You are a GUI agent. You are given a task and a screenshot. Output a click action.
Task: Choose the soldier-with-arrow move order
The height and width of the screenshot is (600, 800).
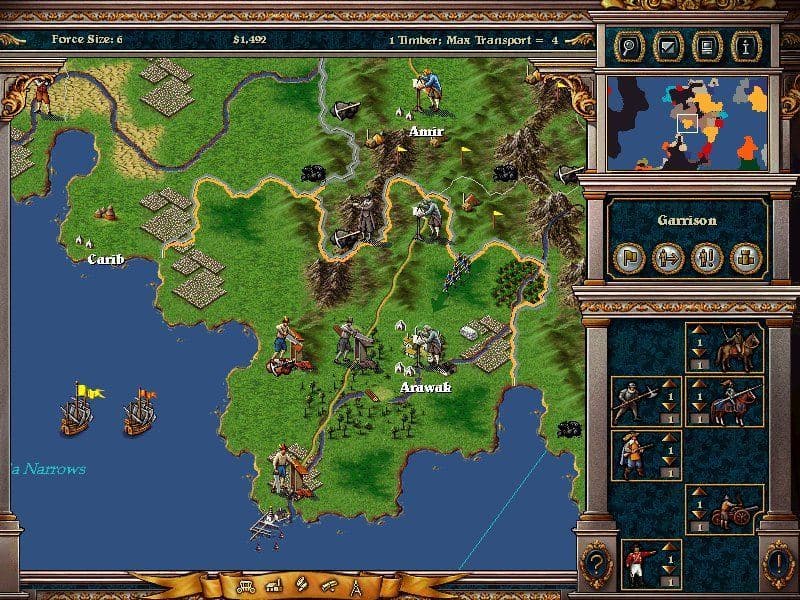point(668,259)
